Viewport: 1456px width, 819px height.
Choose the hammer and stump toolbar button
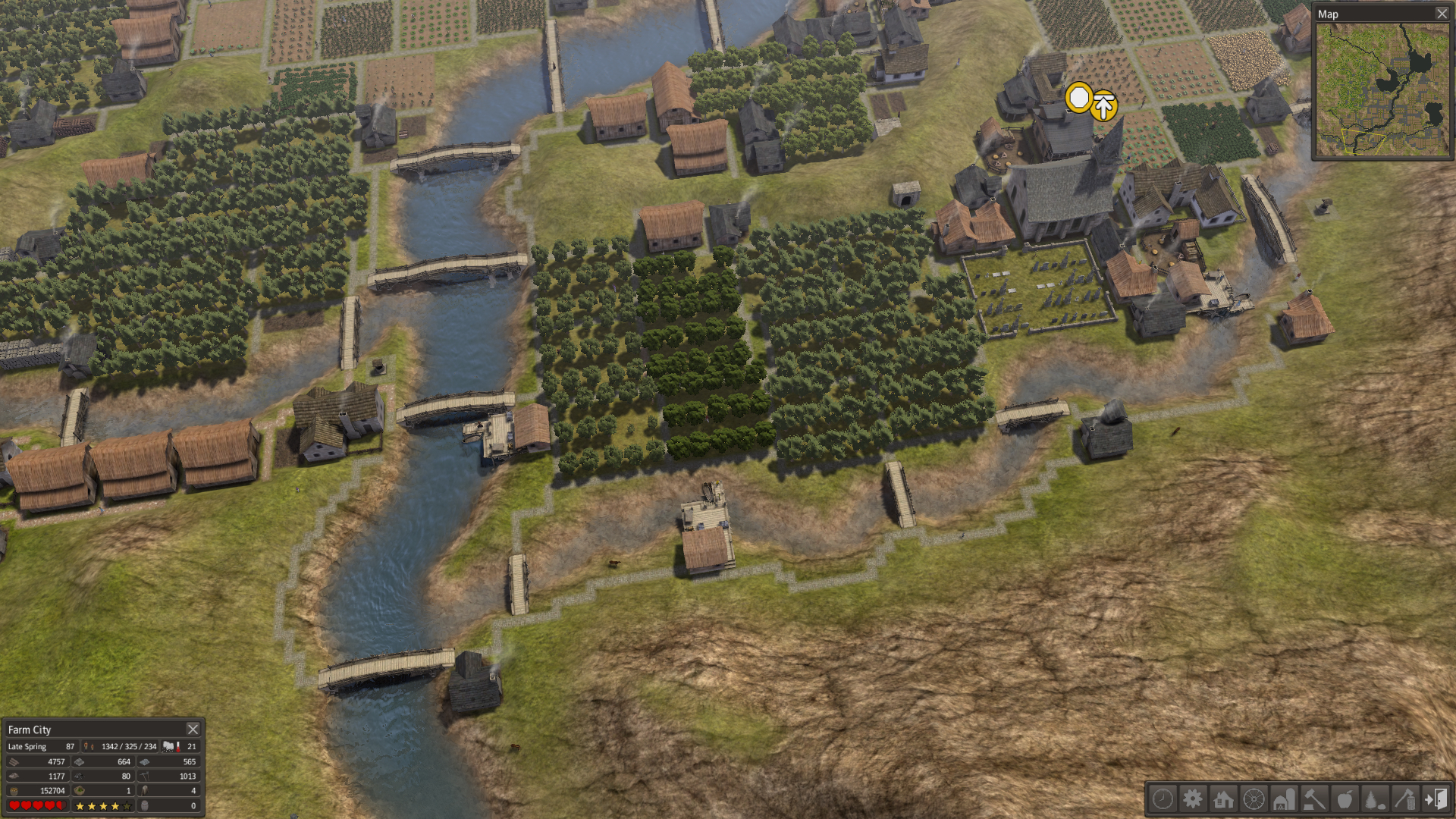tap(1314, 799)
